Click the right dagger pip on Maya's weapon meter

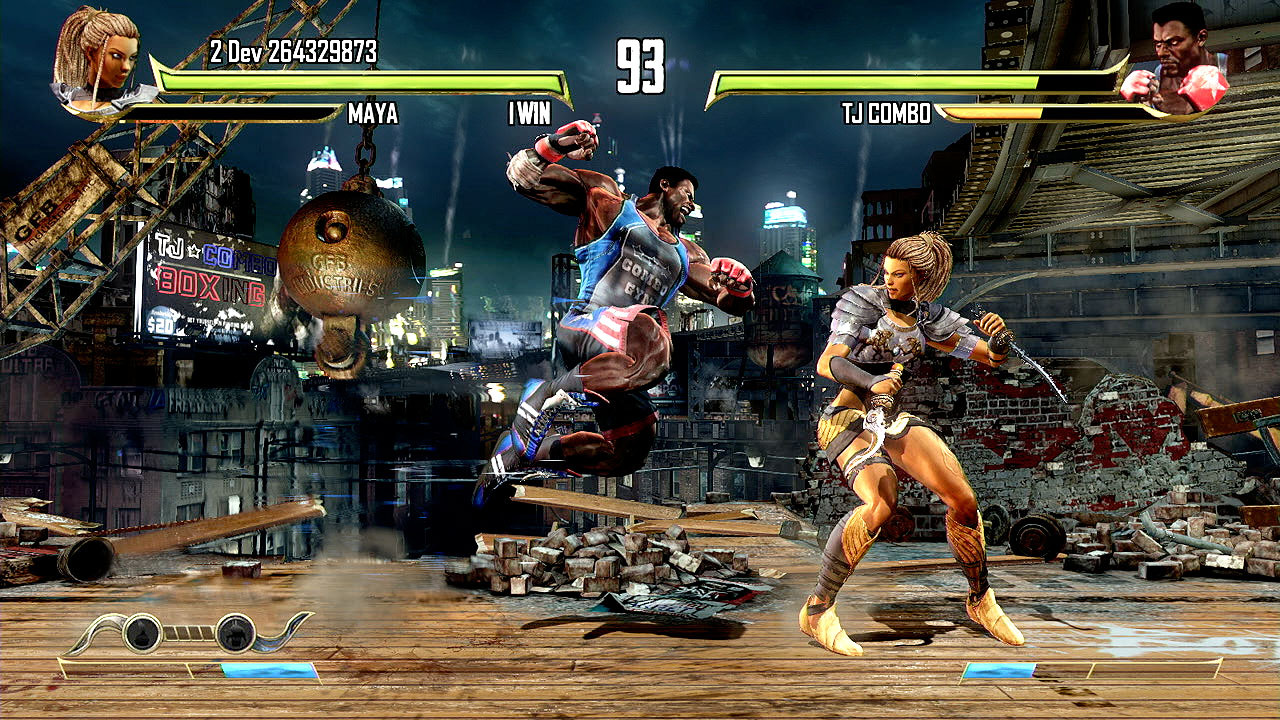[x=236, y=632]
